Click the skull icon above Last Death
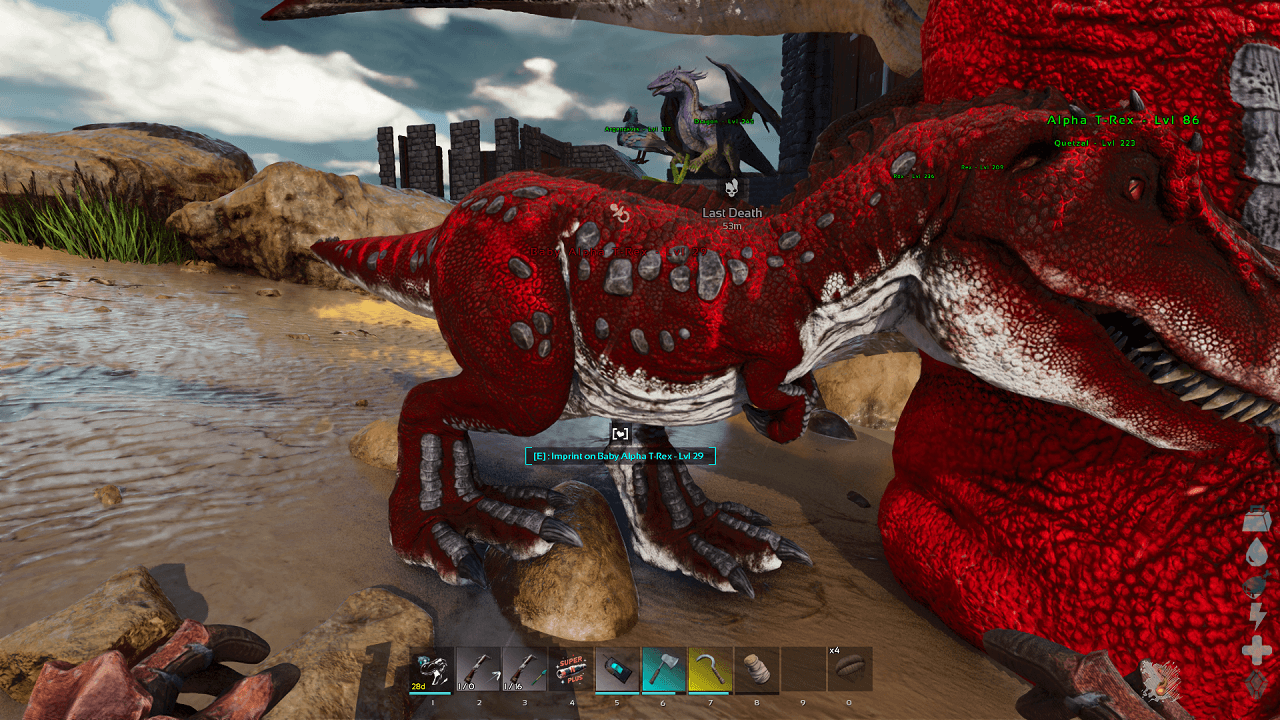Screen dimensions: 1280x720 coord(731,187)
